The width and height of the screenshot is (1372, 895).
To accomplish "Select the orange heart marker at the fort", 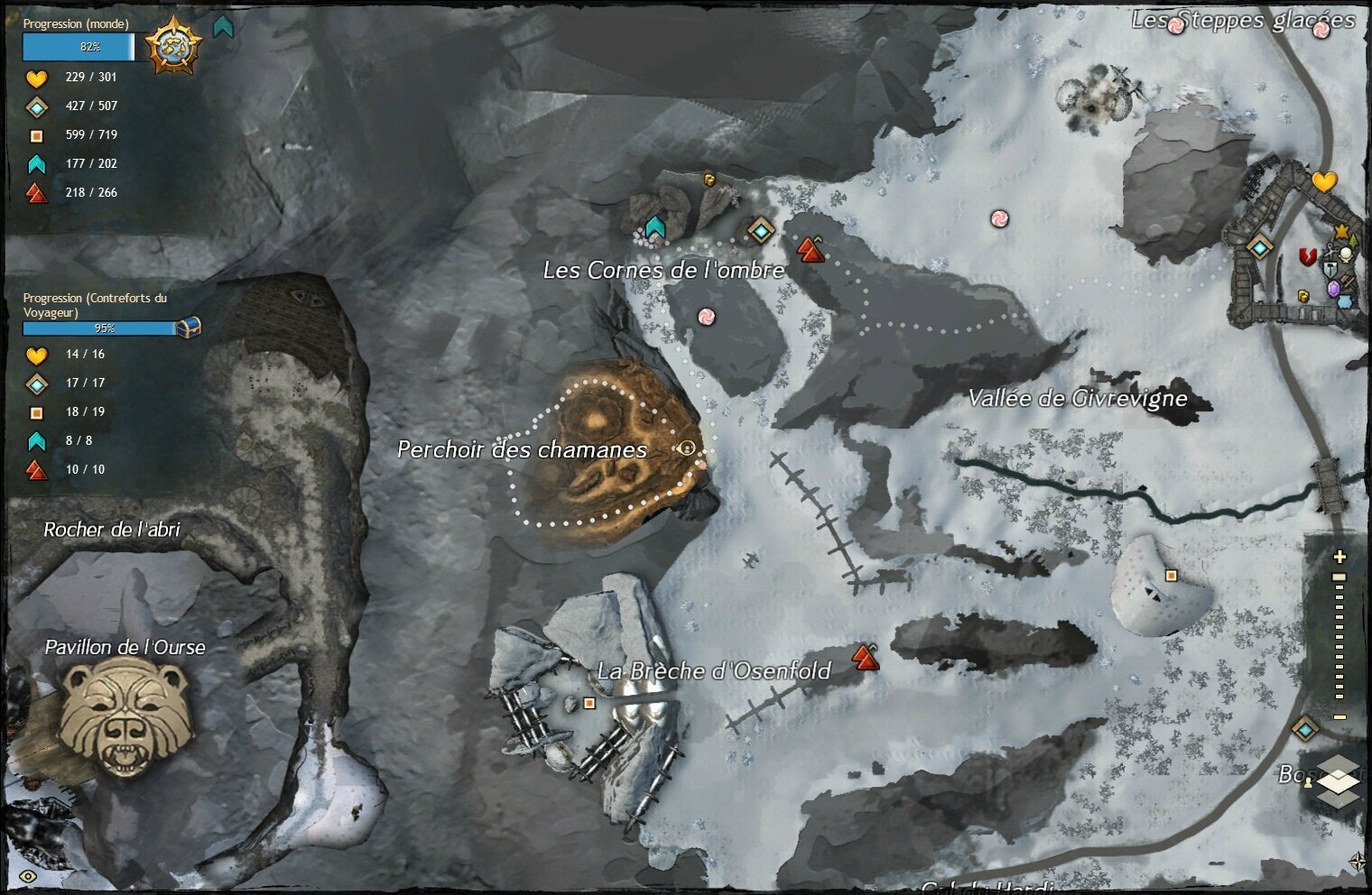I will pyautogui.click(x=1323, y=181).
